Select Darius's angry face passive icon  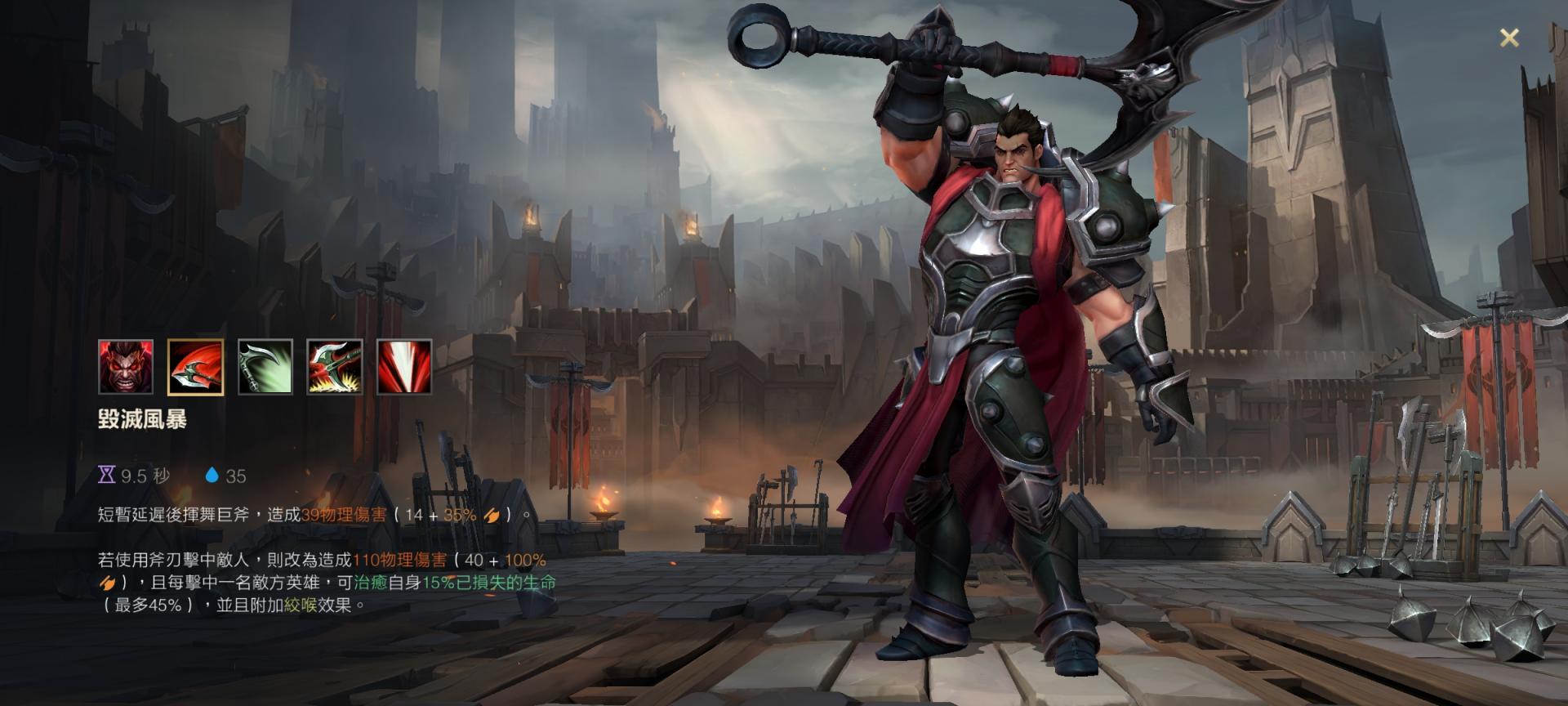[x=126, y=367]
